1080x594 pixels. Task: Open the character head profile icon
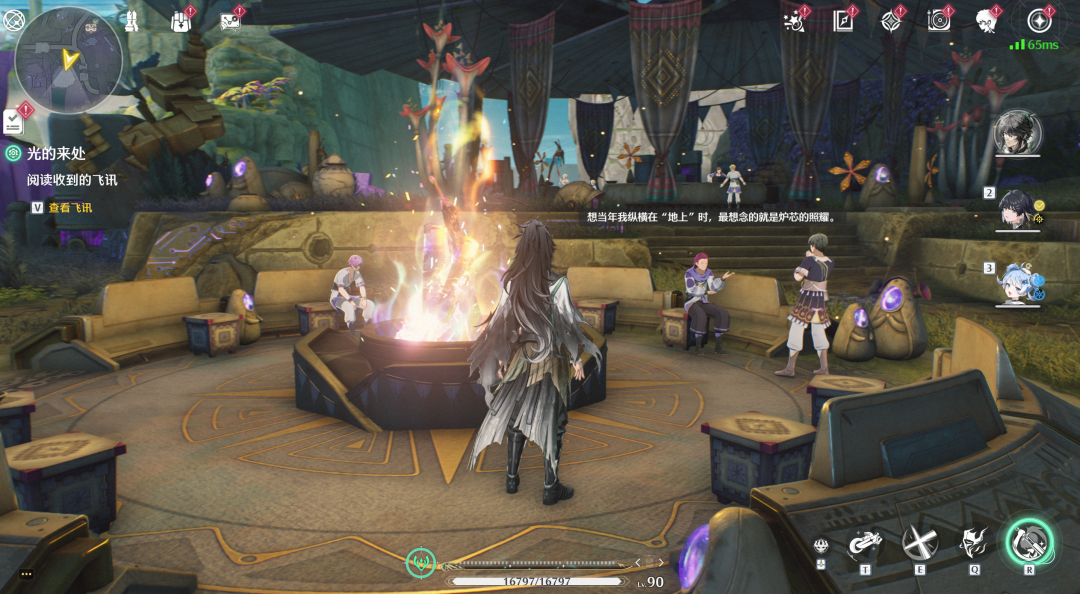[987, 20]
